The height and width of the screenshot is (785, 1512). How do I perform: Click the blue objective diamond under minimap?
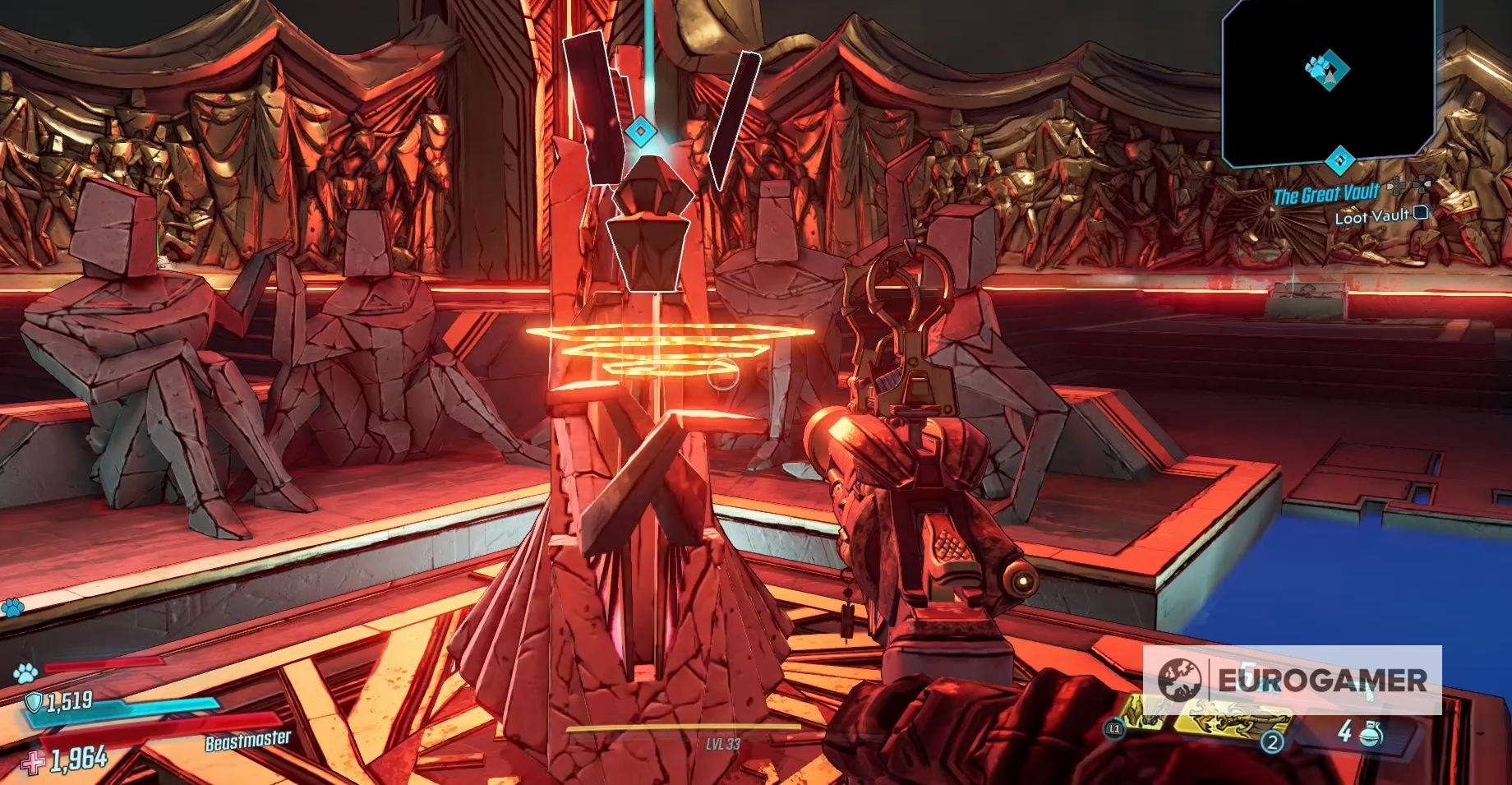[x=1339, y=159]
